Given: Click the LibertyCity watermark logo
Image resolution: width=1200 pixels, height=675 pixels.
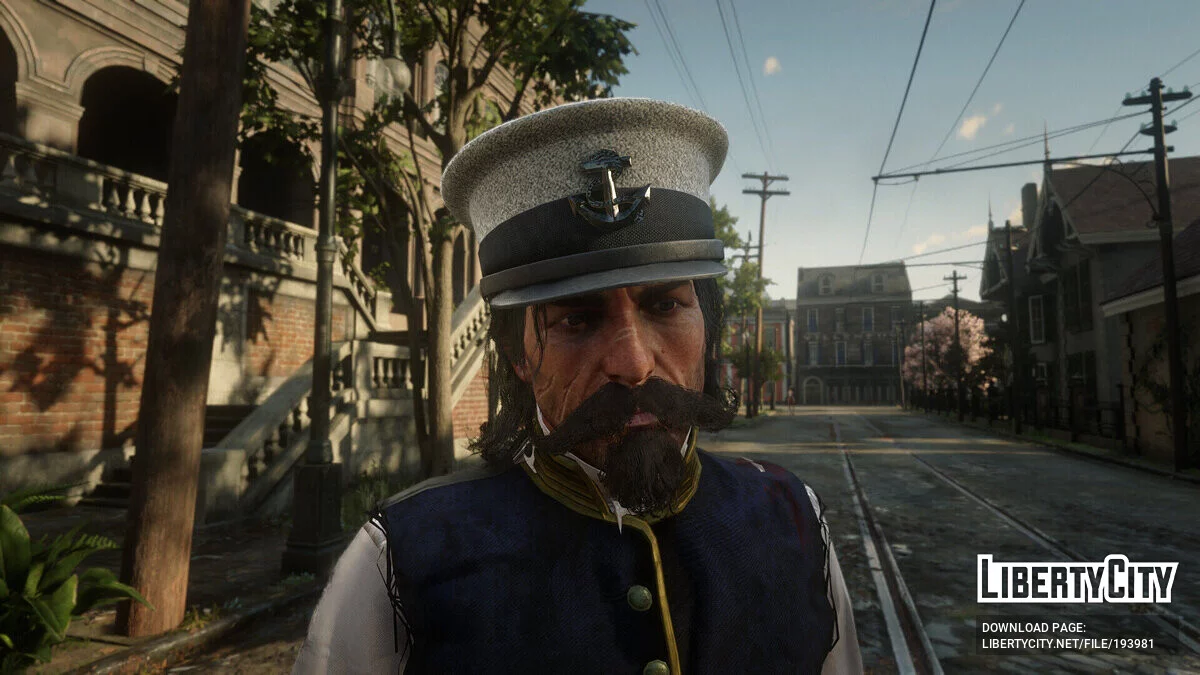Looking at the screenshot, I should point(1077,579).
